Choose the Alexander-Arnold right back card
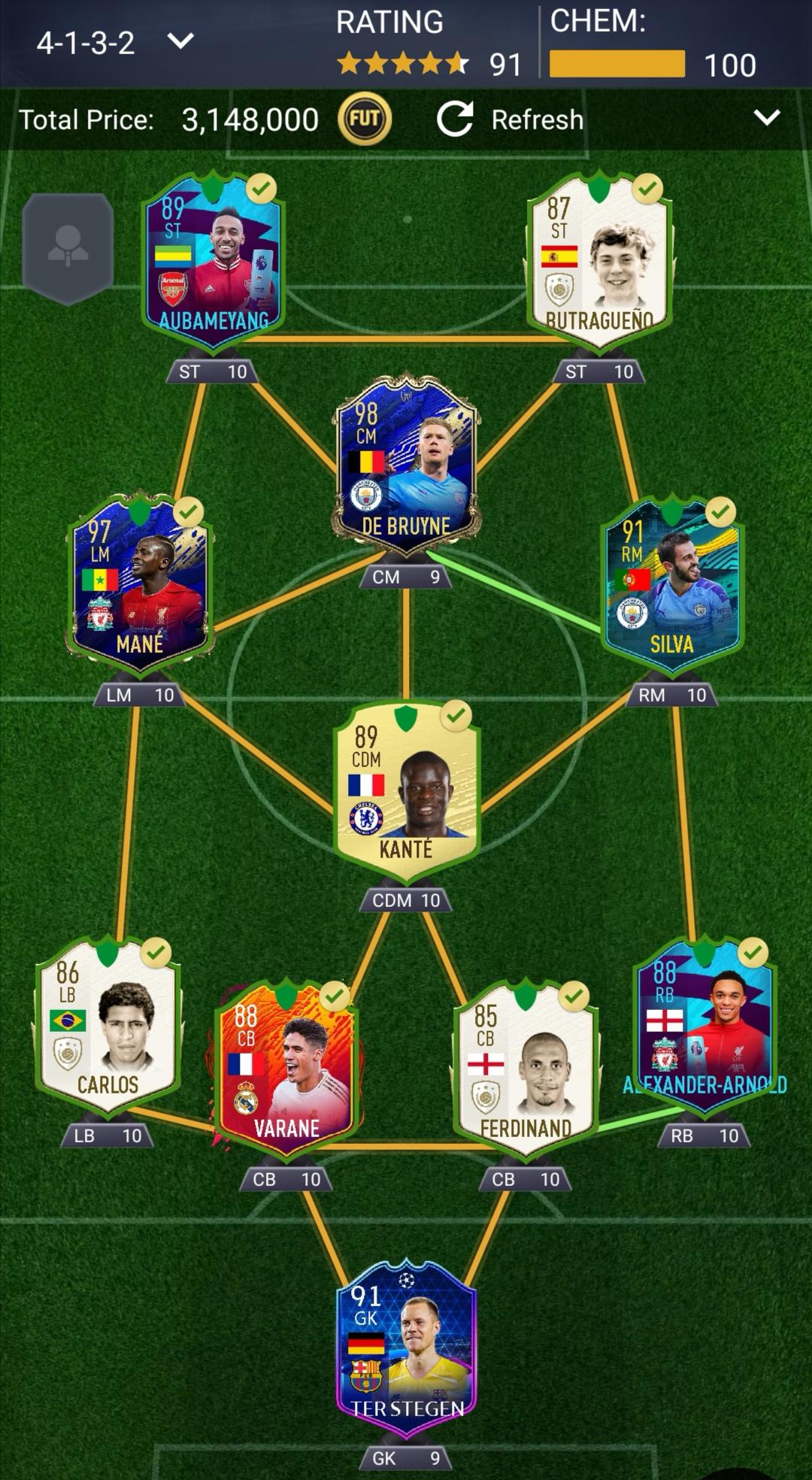The height and width of the screenshot is (1480, 812). tap(704, 1027)
